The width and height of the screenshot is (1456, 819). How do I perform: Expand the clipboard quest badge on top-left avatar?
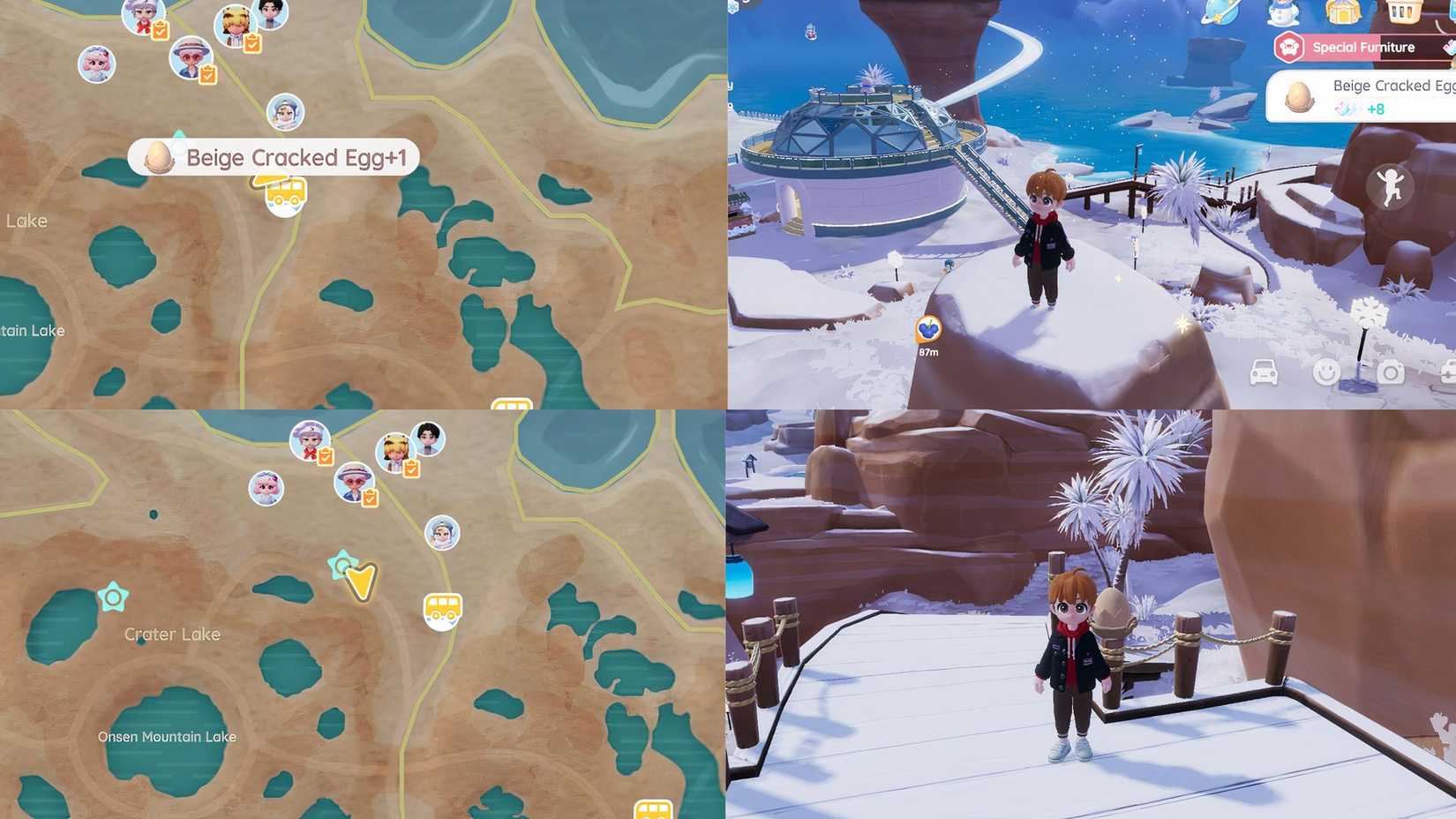160,29
